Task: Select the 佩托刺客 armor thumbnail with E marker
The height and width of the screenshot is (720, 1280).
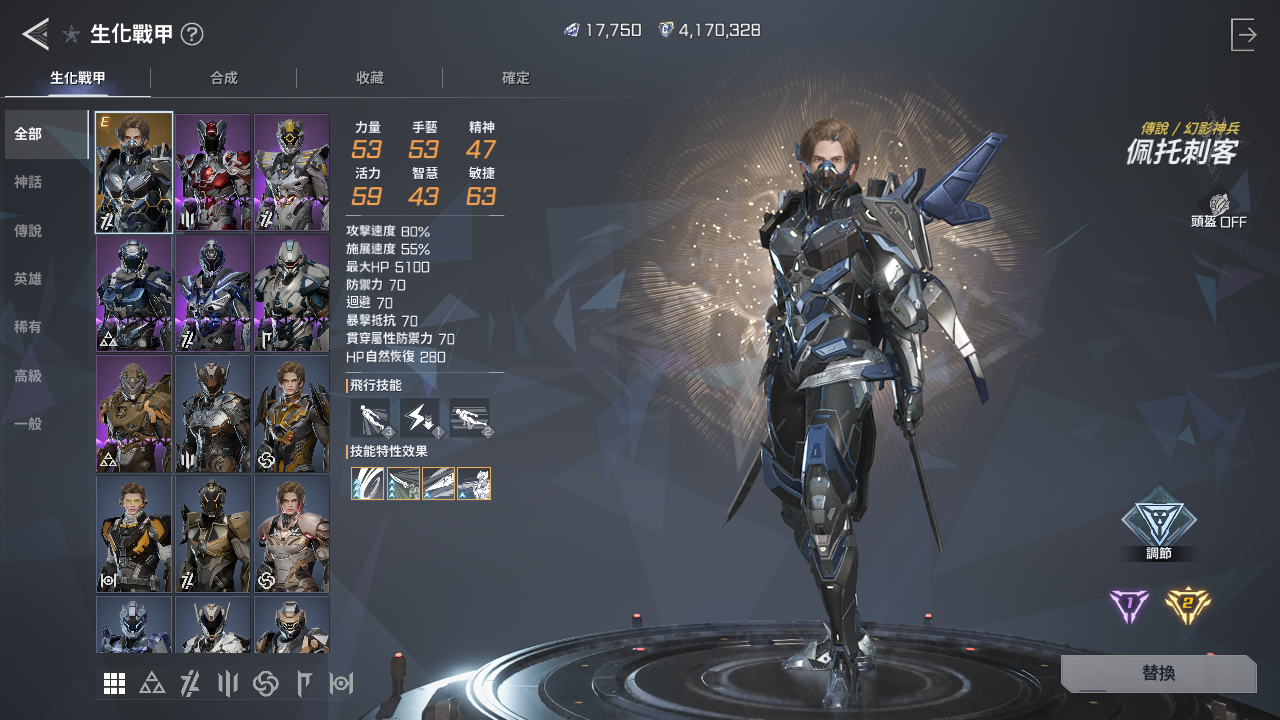Action: coord(133,171)
